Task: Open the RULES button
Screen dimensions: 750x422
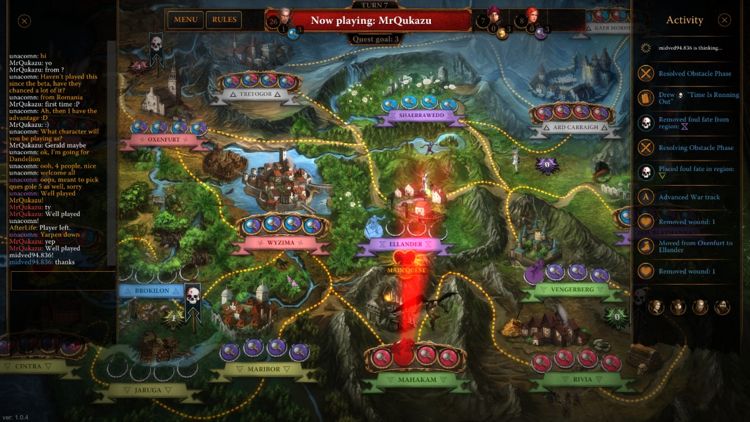Action: (224, 19)
